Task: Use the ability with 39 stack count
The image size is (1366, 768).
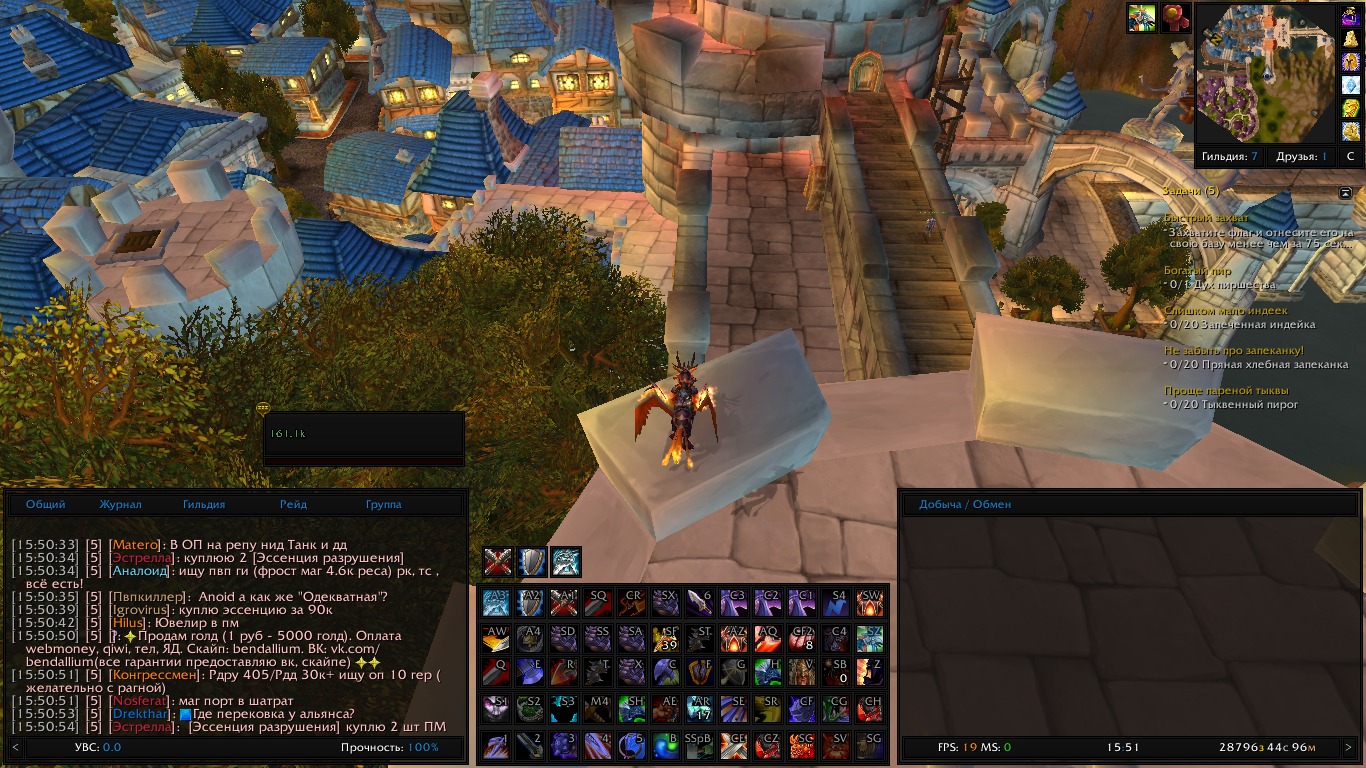Action: click(666, 638)
